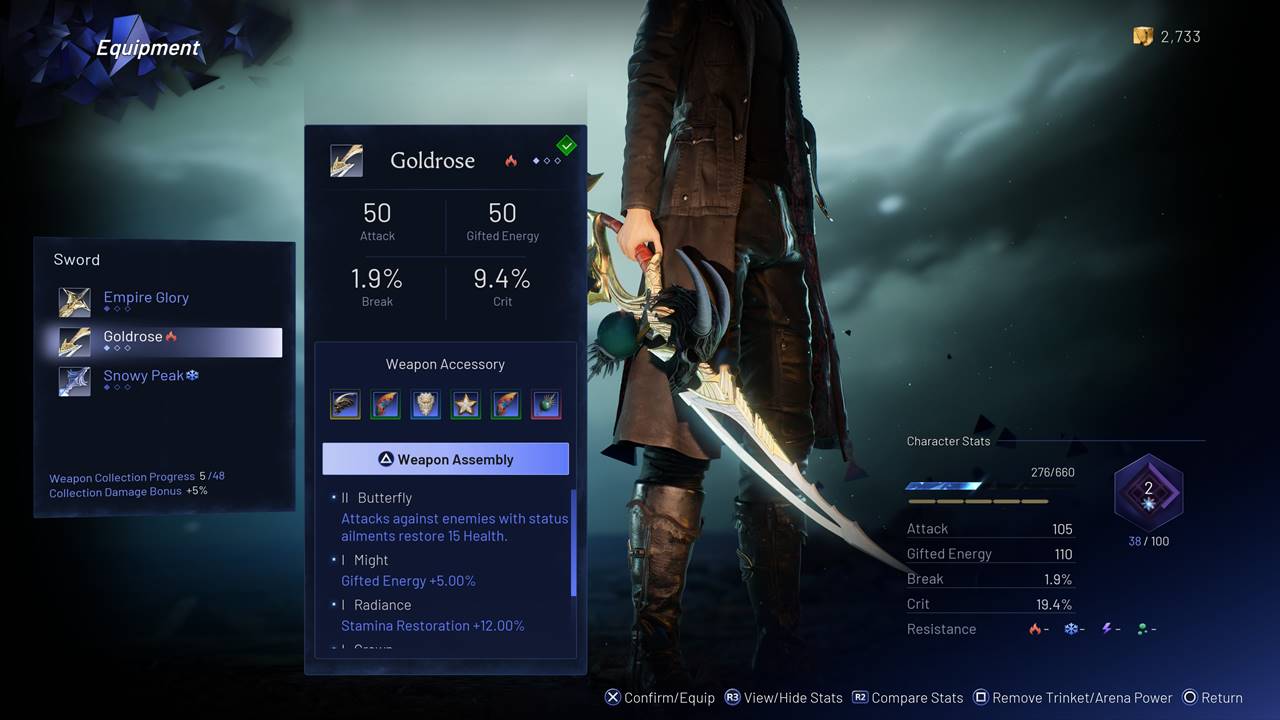Select the dark claw weapon accessory
The height and width of the screenshot is (720, 1280).
click(x=345, y=404)
